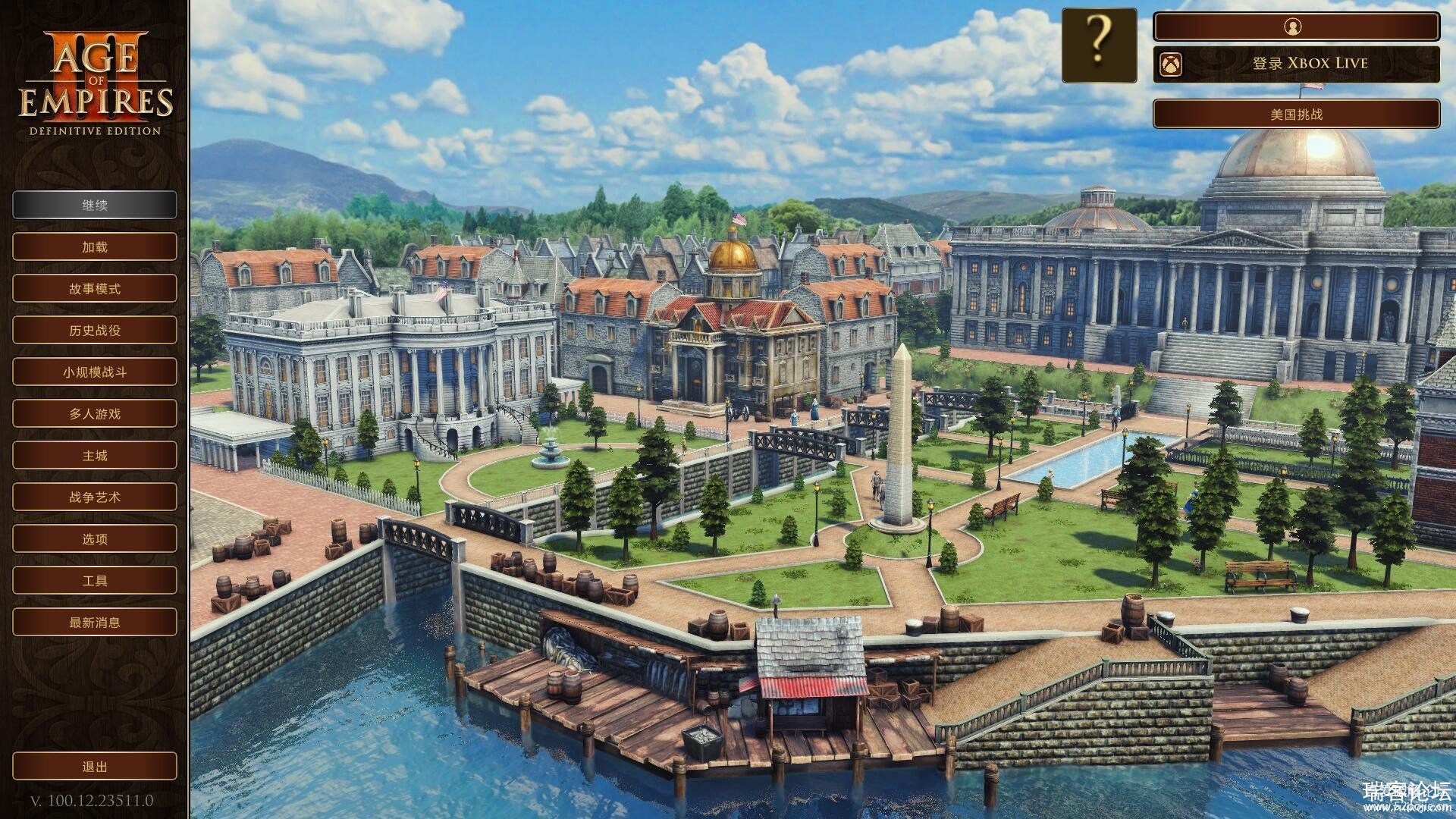This screenshot has width=1456, height=819.
Task: Open 历史战役 historical battles
Action: pyautogui.click(x=95, y=330)
